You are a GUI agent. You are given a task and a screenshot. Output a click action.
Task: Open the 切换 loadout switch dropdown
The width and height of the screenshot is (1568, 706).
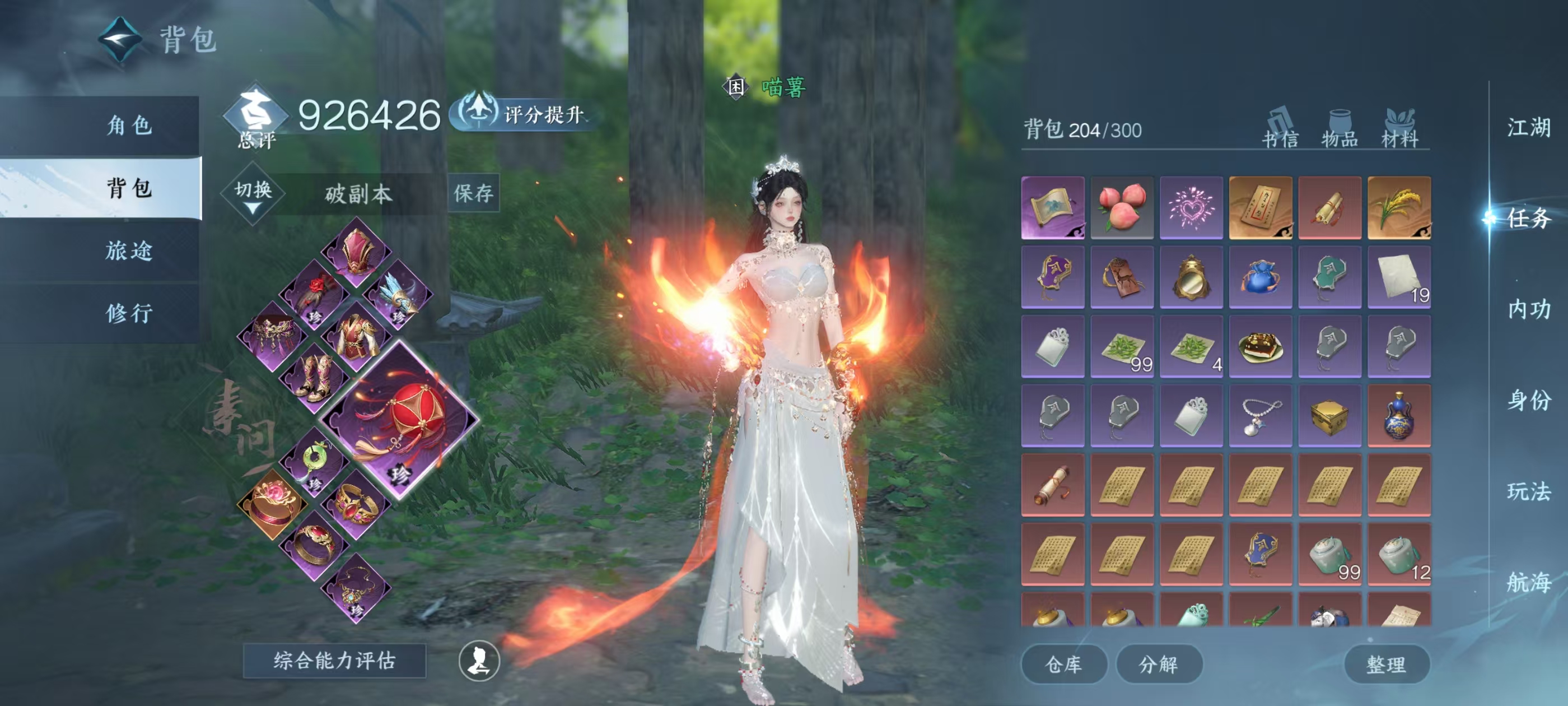(253, 194)
